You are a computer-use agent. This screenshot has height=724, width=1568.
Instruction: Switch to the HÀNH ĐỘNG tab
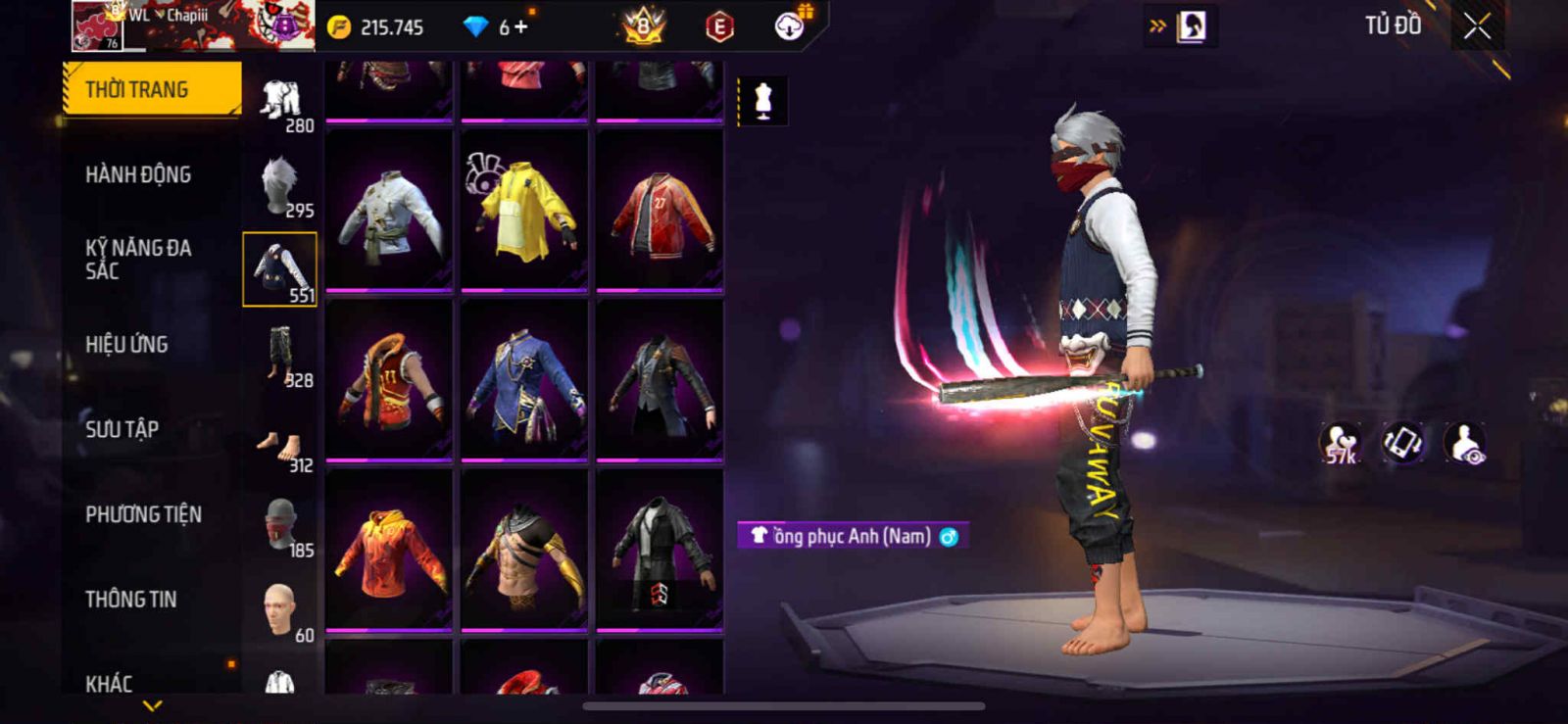(x=138, y=174)
